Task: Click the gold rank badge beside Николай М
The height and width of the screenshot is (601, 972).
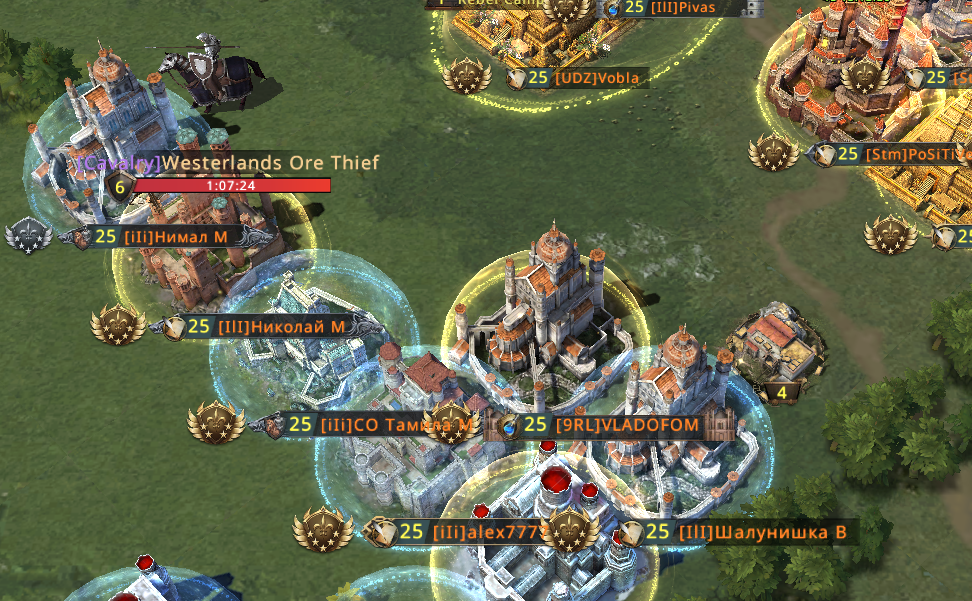Action: click(x=118, y=325)
